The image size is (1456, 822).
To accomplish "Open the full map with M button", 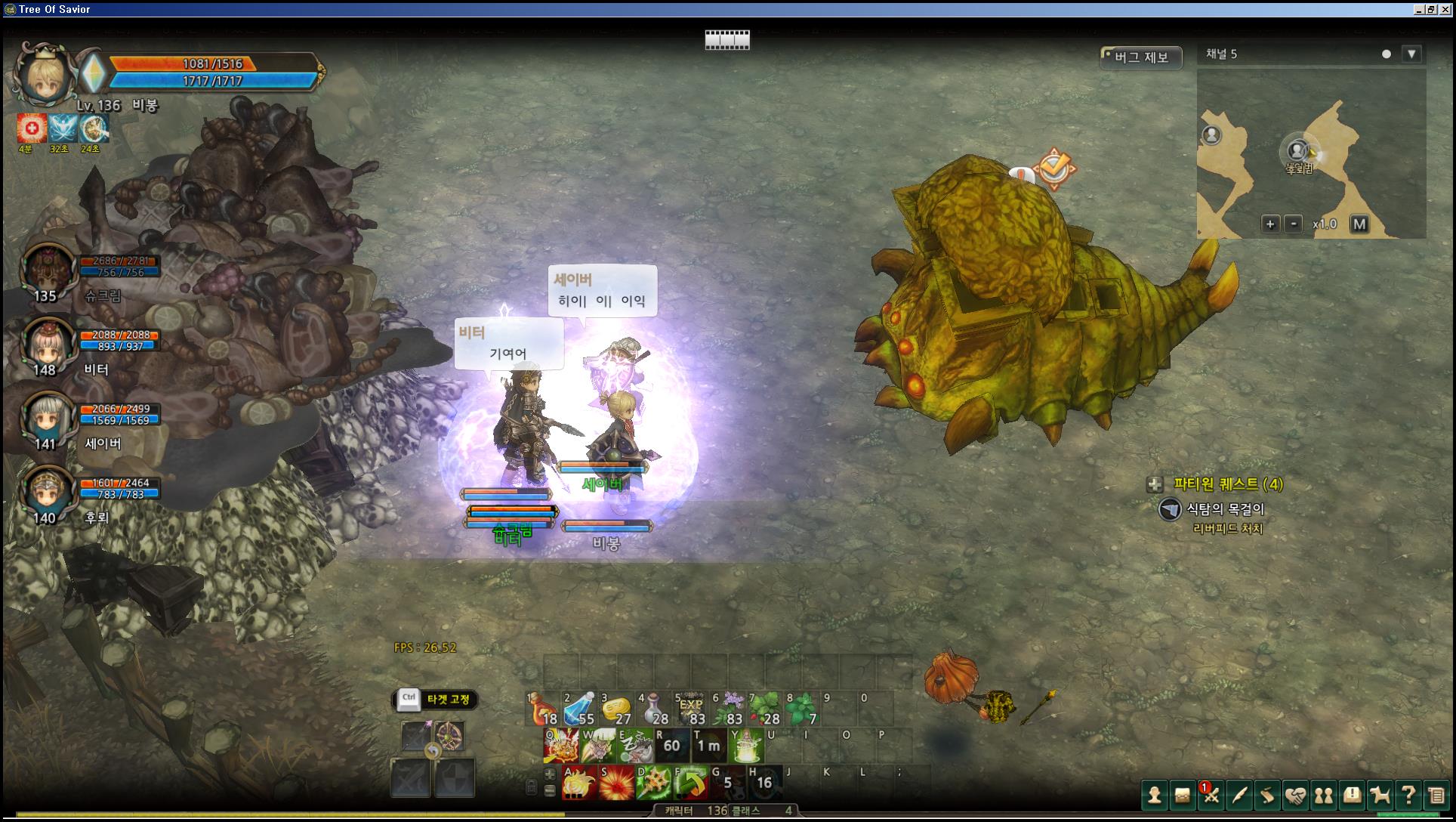I will 1359,224.
